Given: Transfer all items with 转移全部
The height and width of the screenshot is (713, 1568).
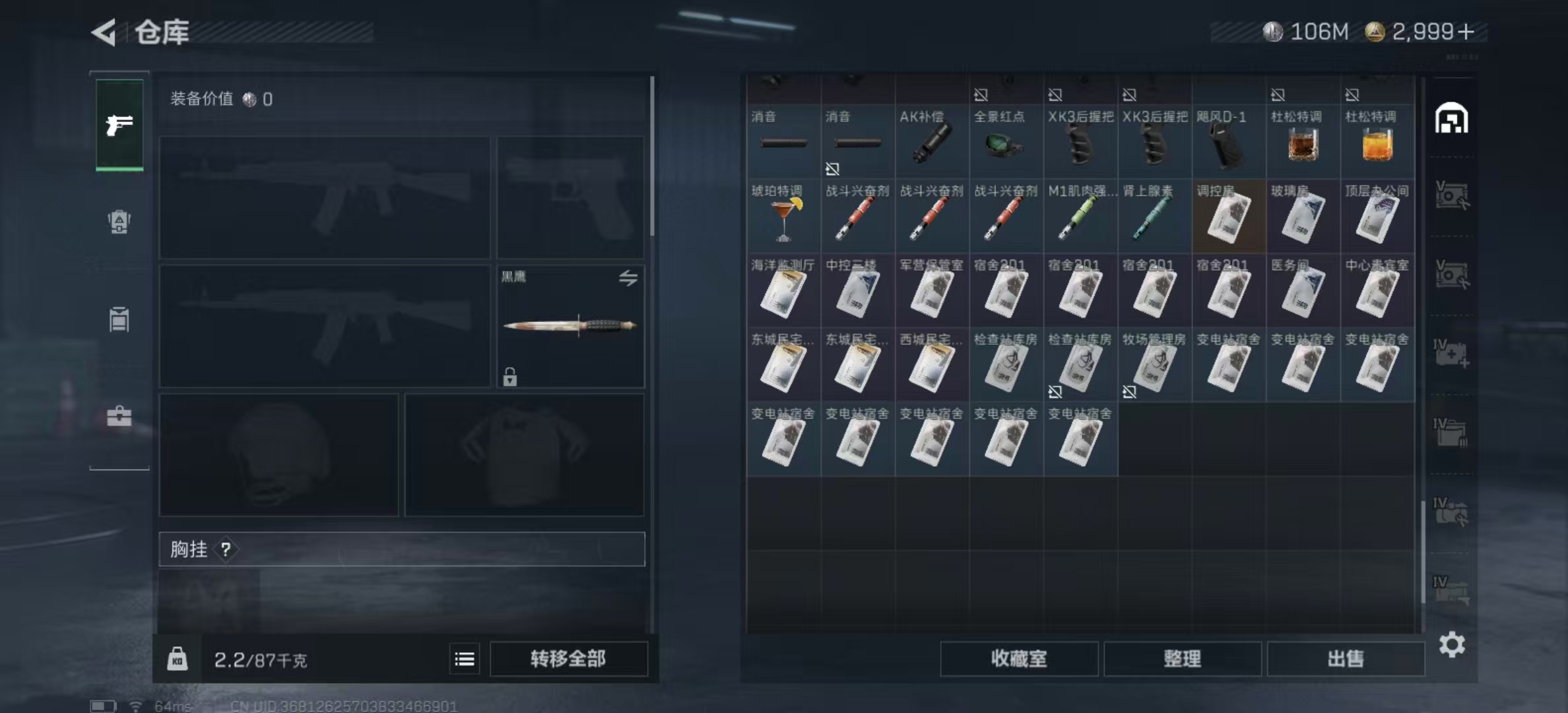Looking at the screenshot, I should pyautogui.click(x=568, y=658).
